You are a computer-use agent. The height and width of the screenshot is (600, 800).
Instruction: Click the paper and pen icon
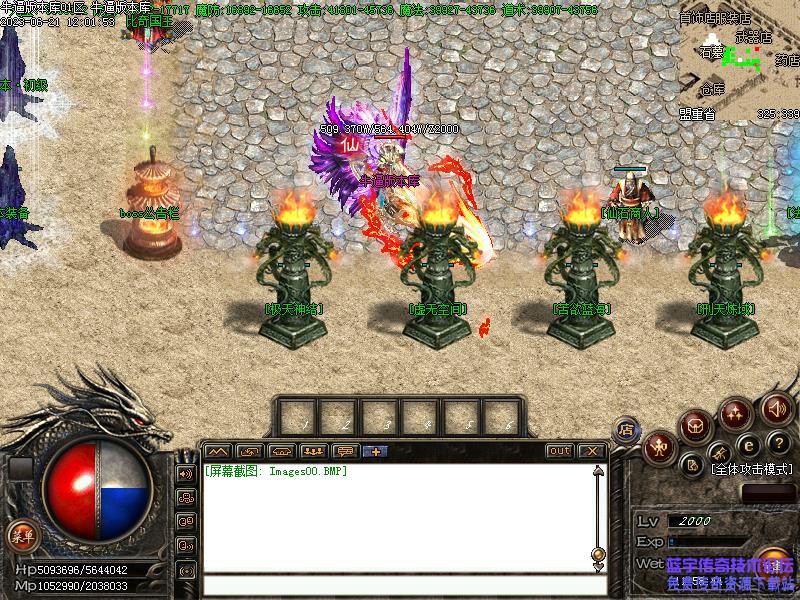[x=692, y=465]
